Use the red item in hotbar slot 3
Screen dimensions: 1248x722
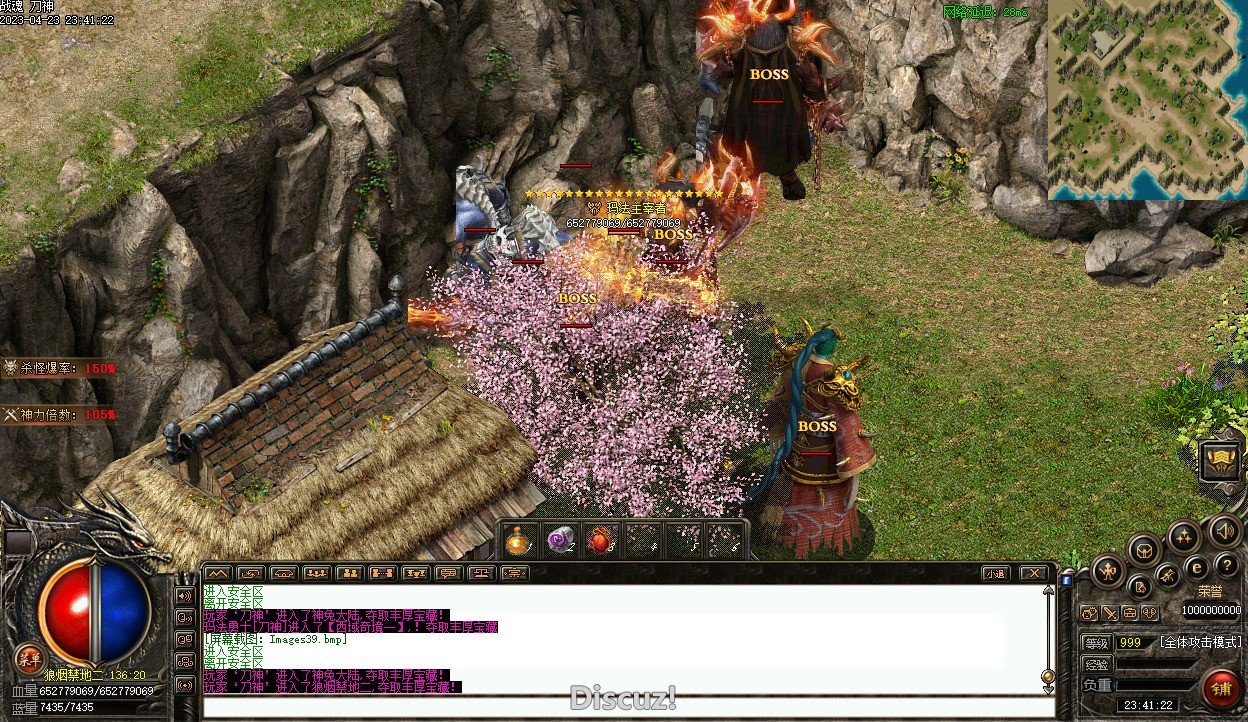601,541
